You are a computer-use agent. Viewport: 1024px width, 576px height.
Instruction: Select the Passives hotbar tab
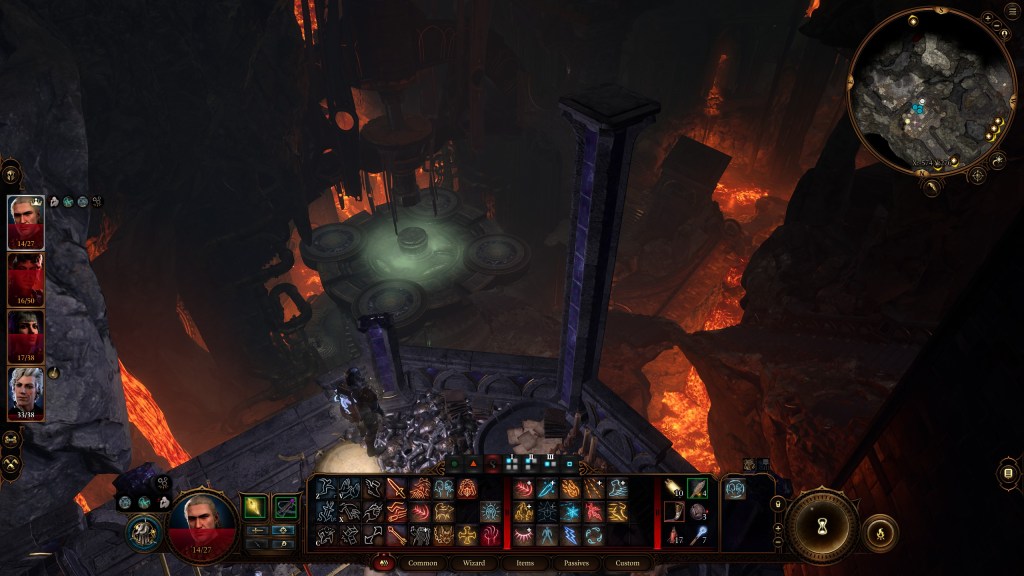click(x=576, y=563)
